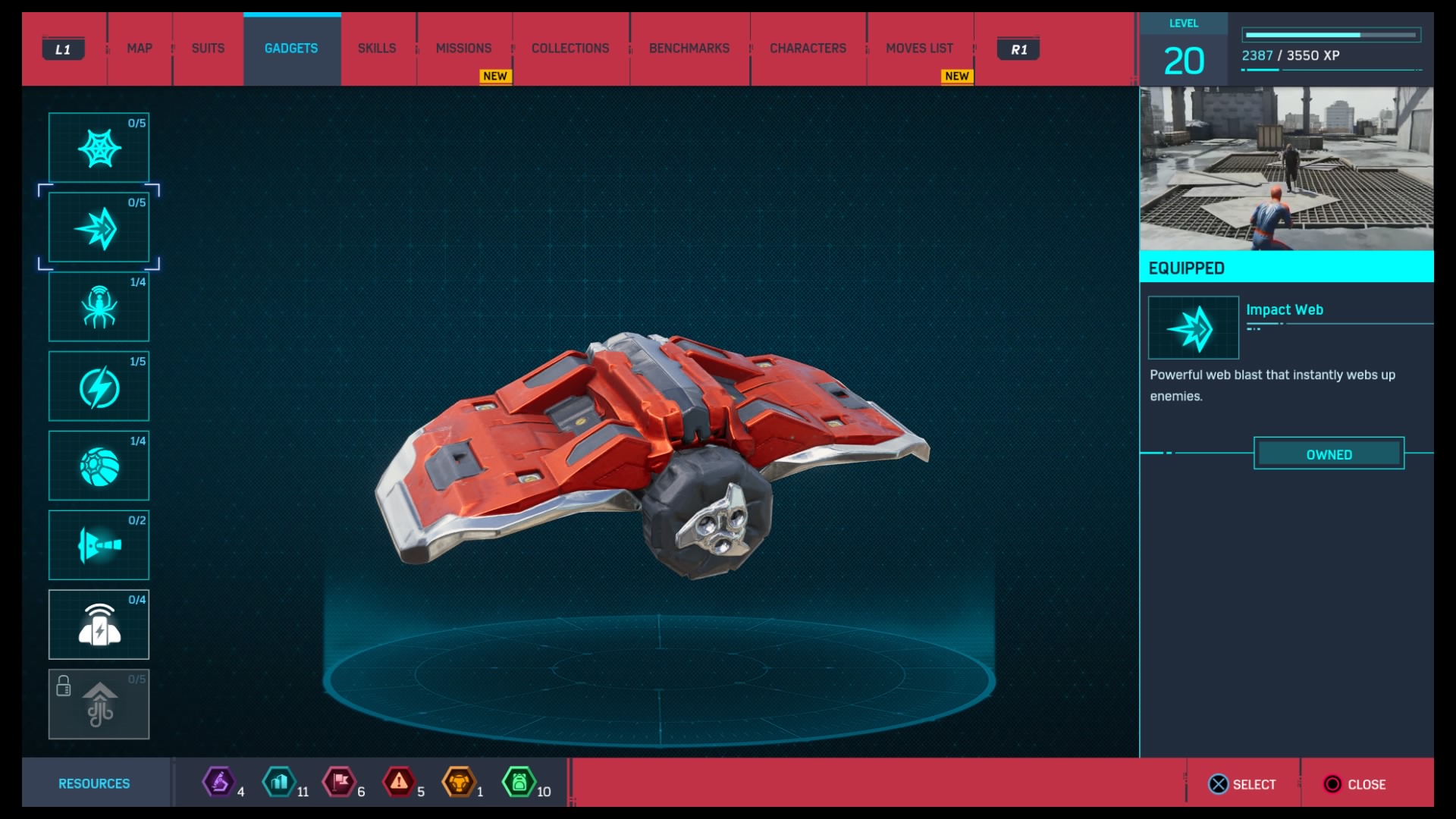View the Benchmarks tab
The height and width of the screenshot is (819, 1456).
689,49
